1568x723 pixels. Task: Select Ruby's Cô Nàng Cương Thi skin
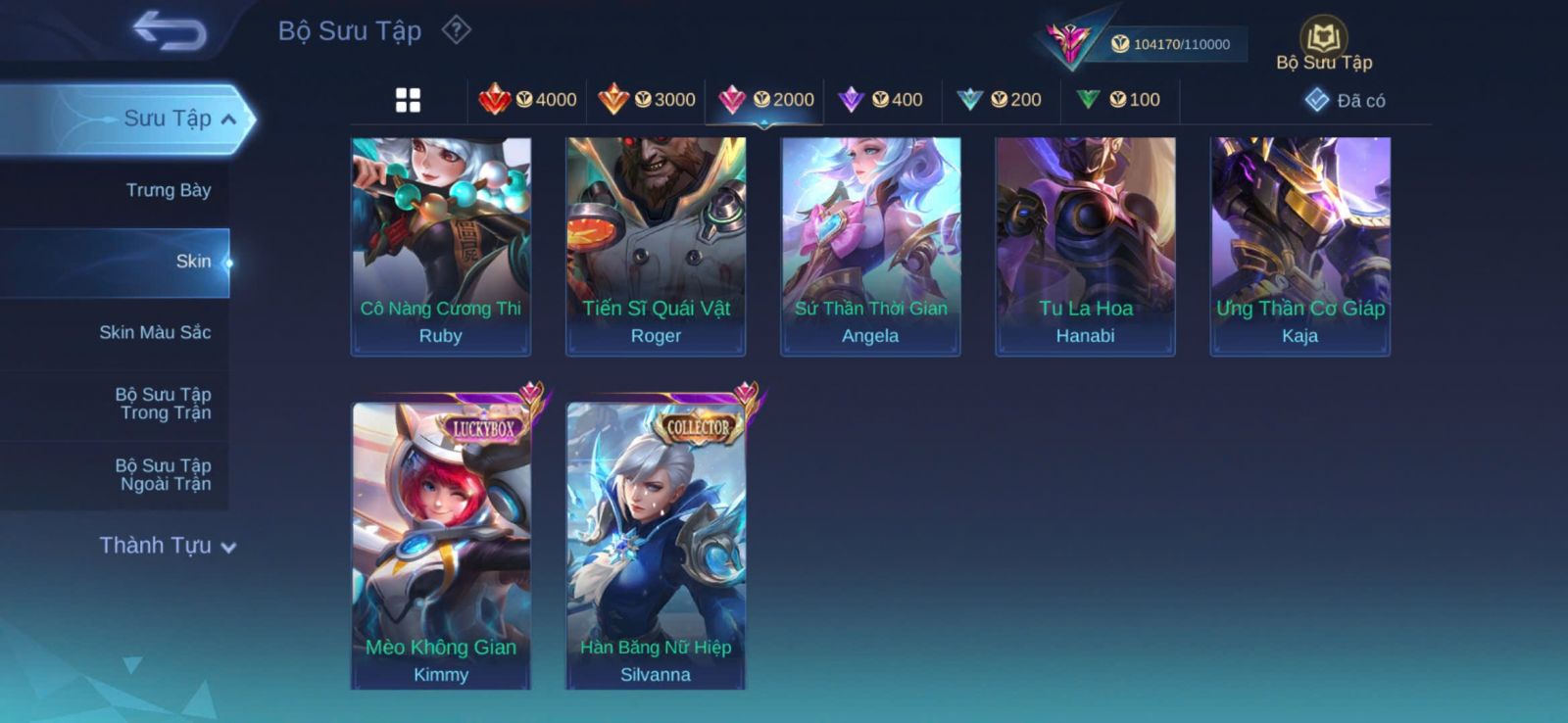click(441, 245)
